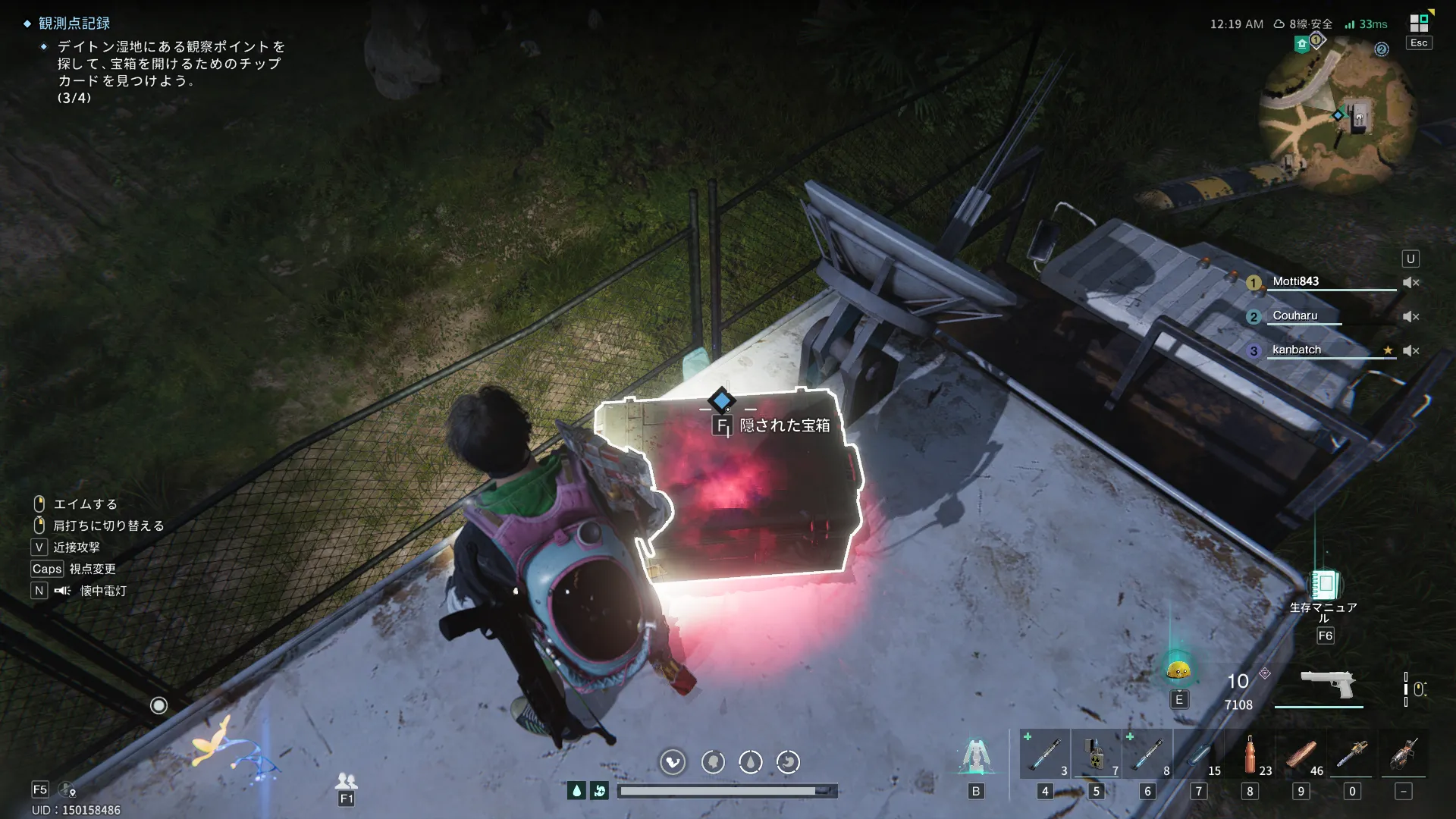Open the team members icon
The width and height of the screenshot is (1456, 819).
pyautogui.click(x=346, y=780)
